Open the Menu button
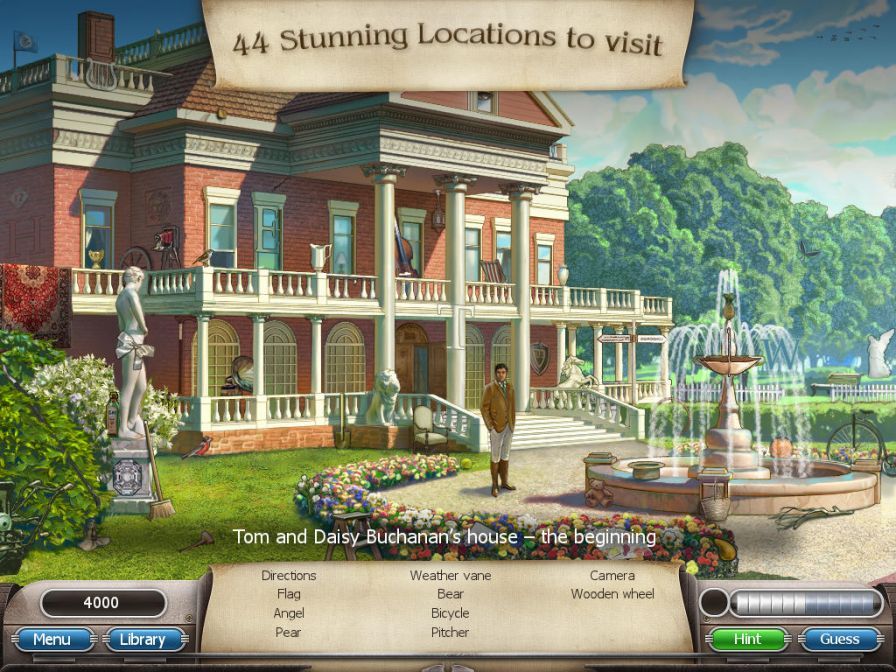Image resolution: width=896 pixels, height=672 pixels. click(x=52, y=639)
